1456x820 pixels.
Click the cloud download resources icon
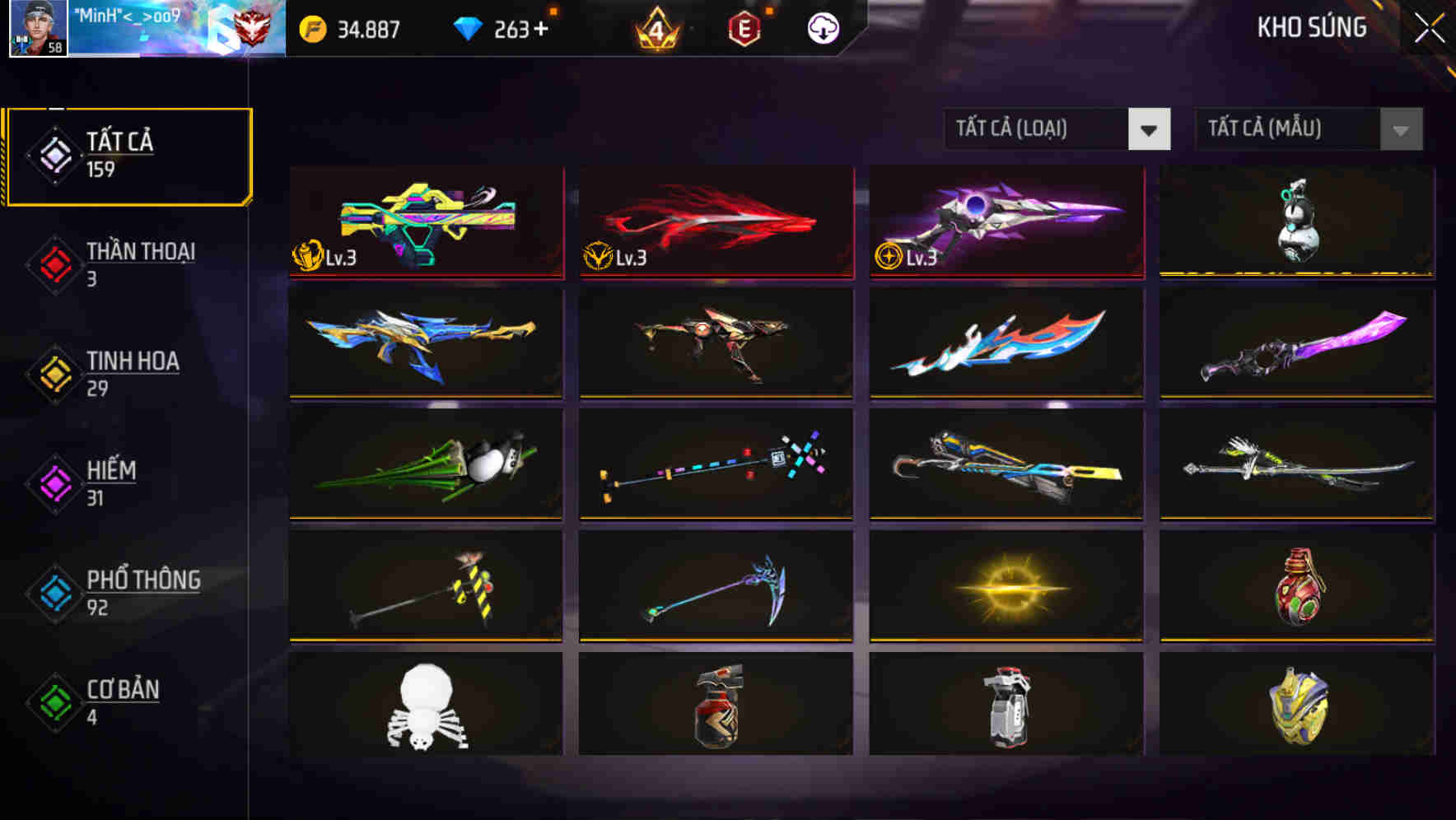tap(821, 27)
